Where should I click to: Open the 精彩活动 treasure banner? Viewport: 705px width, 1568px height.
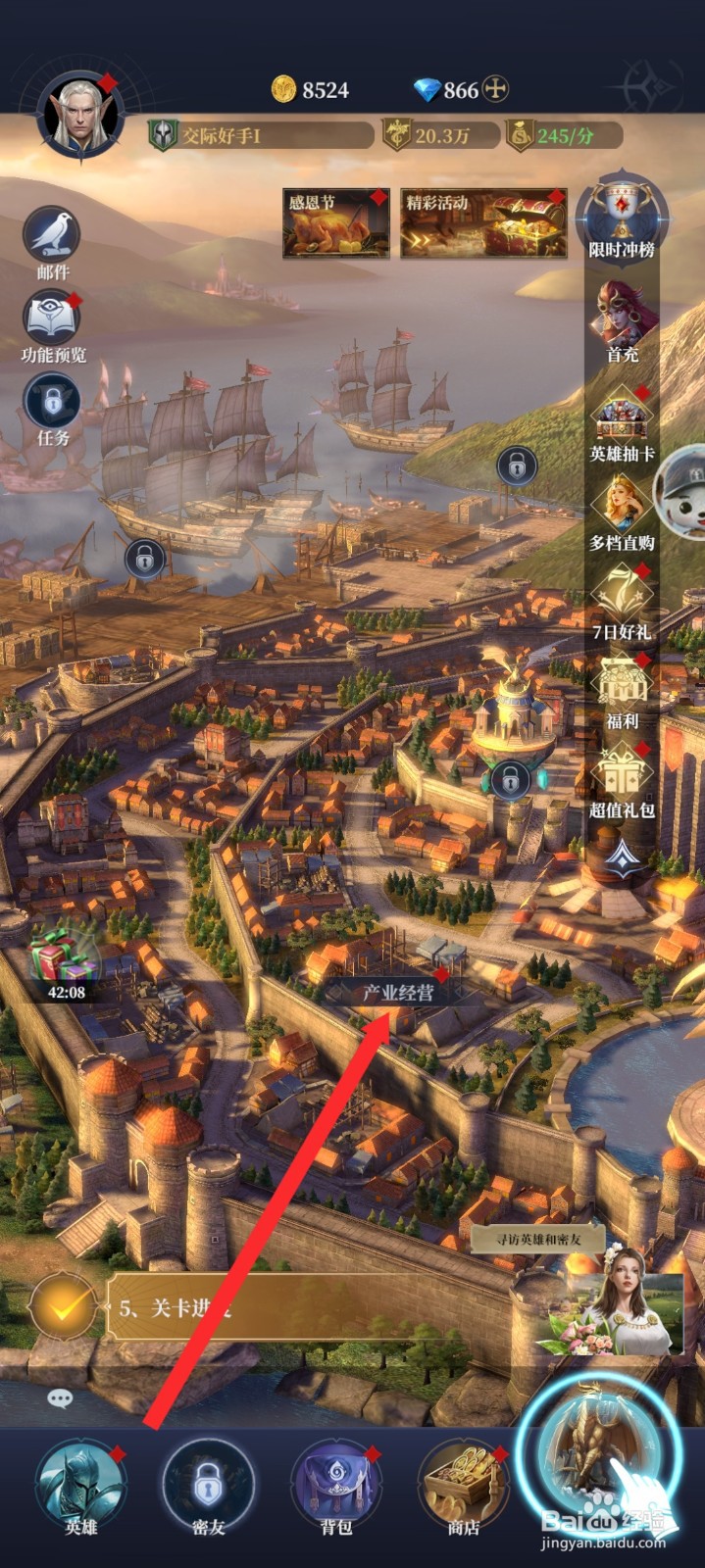(x=483, y=223)
